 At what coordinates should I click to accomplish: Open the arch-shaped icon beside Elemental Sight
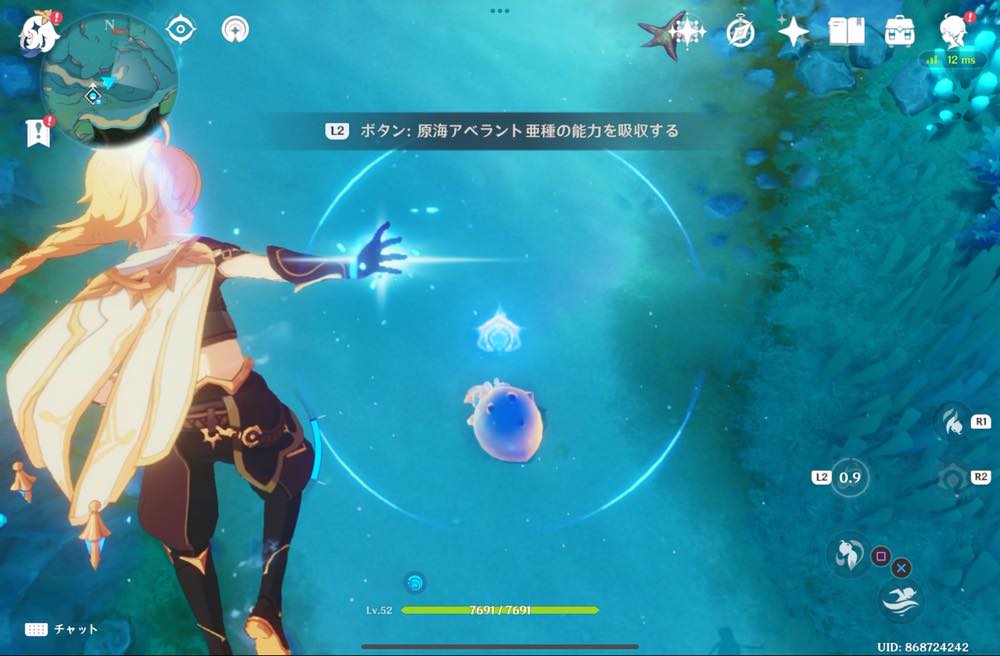[235, 29]
